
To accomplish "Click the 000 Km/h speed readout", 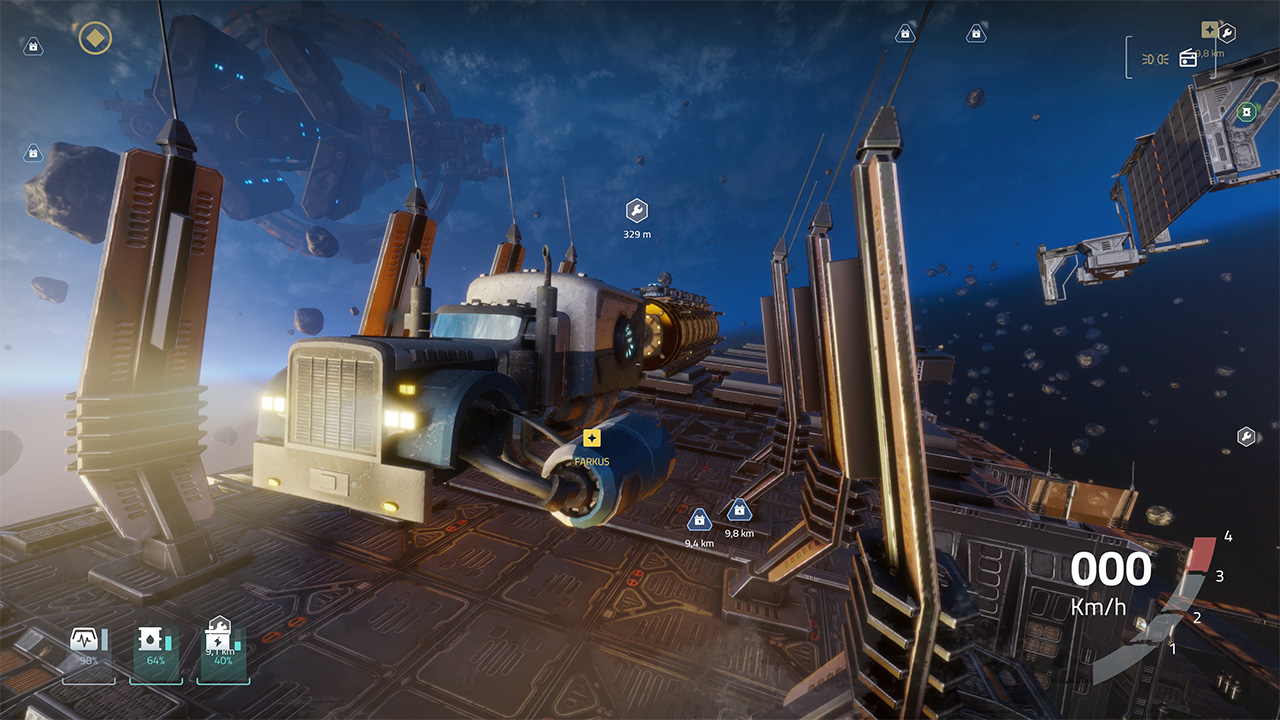I will 1113,569.
